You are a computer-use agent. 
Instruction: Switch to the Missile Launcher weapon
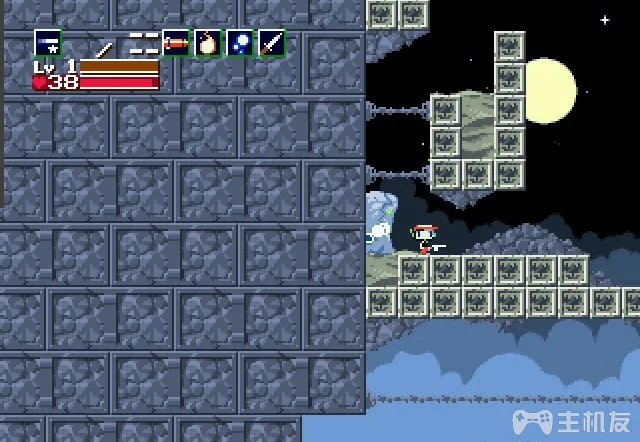[176, 43]
